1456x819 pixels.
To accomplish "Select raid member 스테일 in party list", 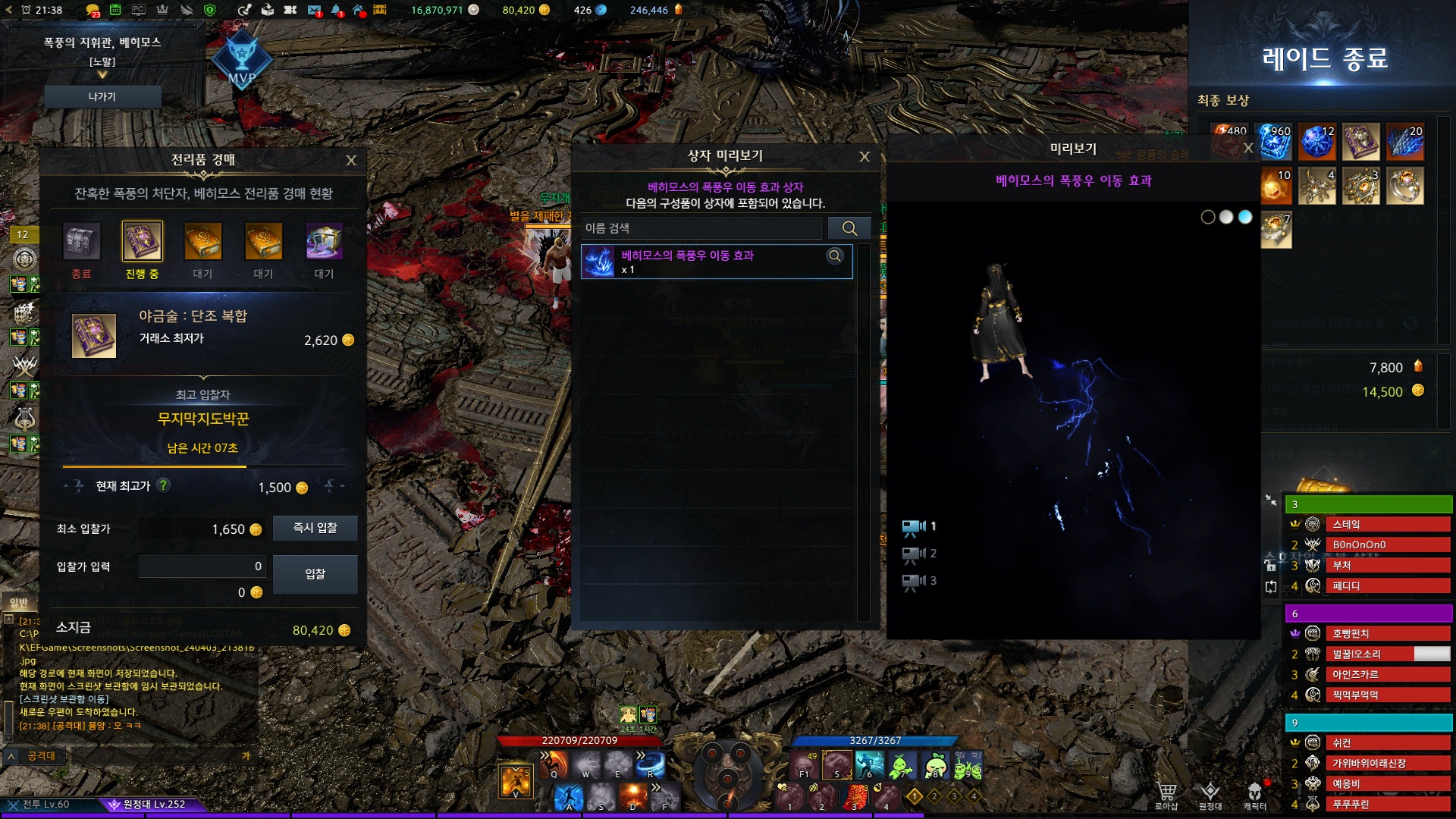I will coord(1389,525).
